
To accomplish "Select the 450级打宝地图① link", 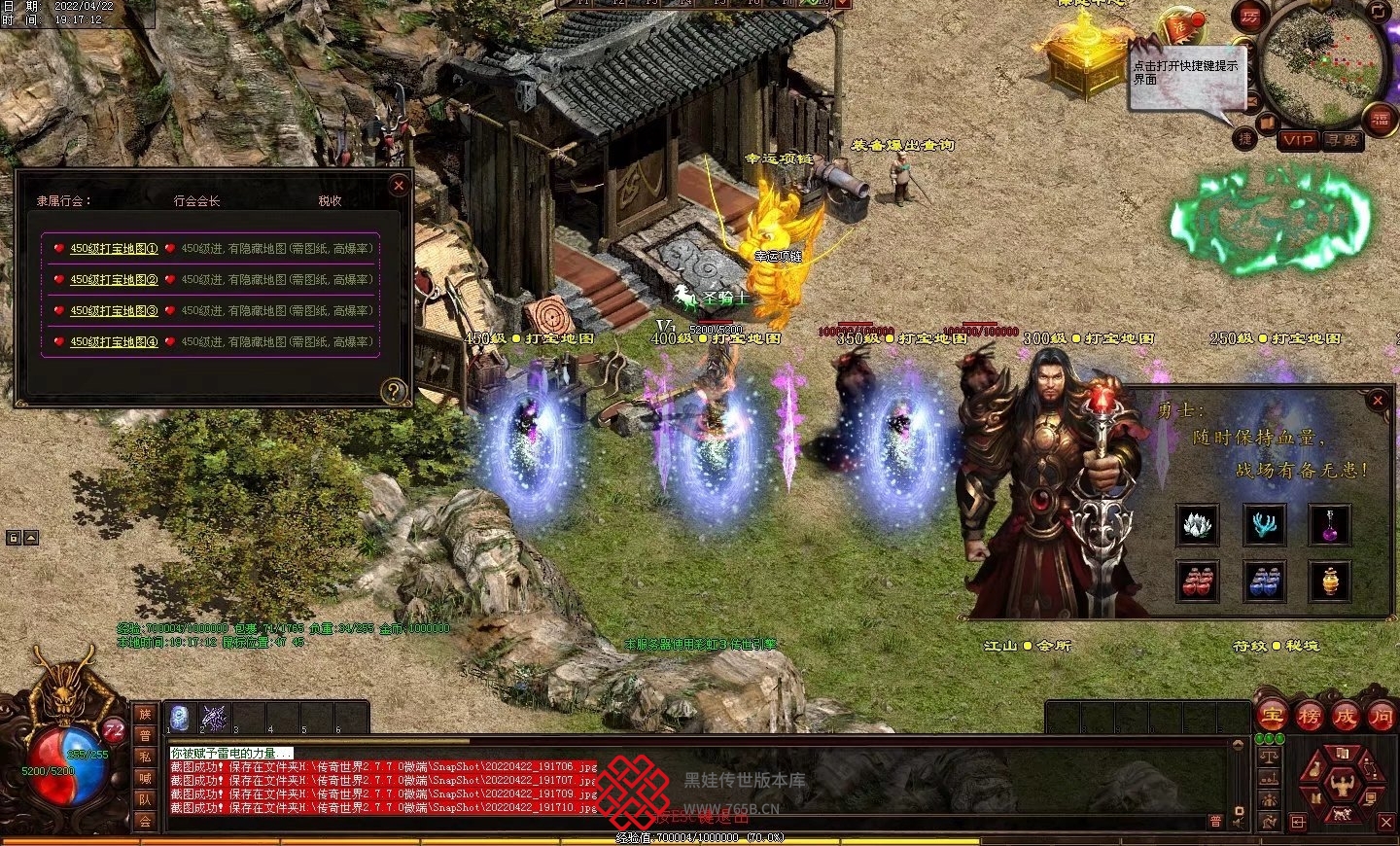I will pyautogui.click(x=114, y=249).
